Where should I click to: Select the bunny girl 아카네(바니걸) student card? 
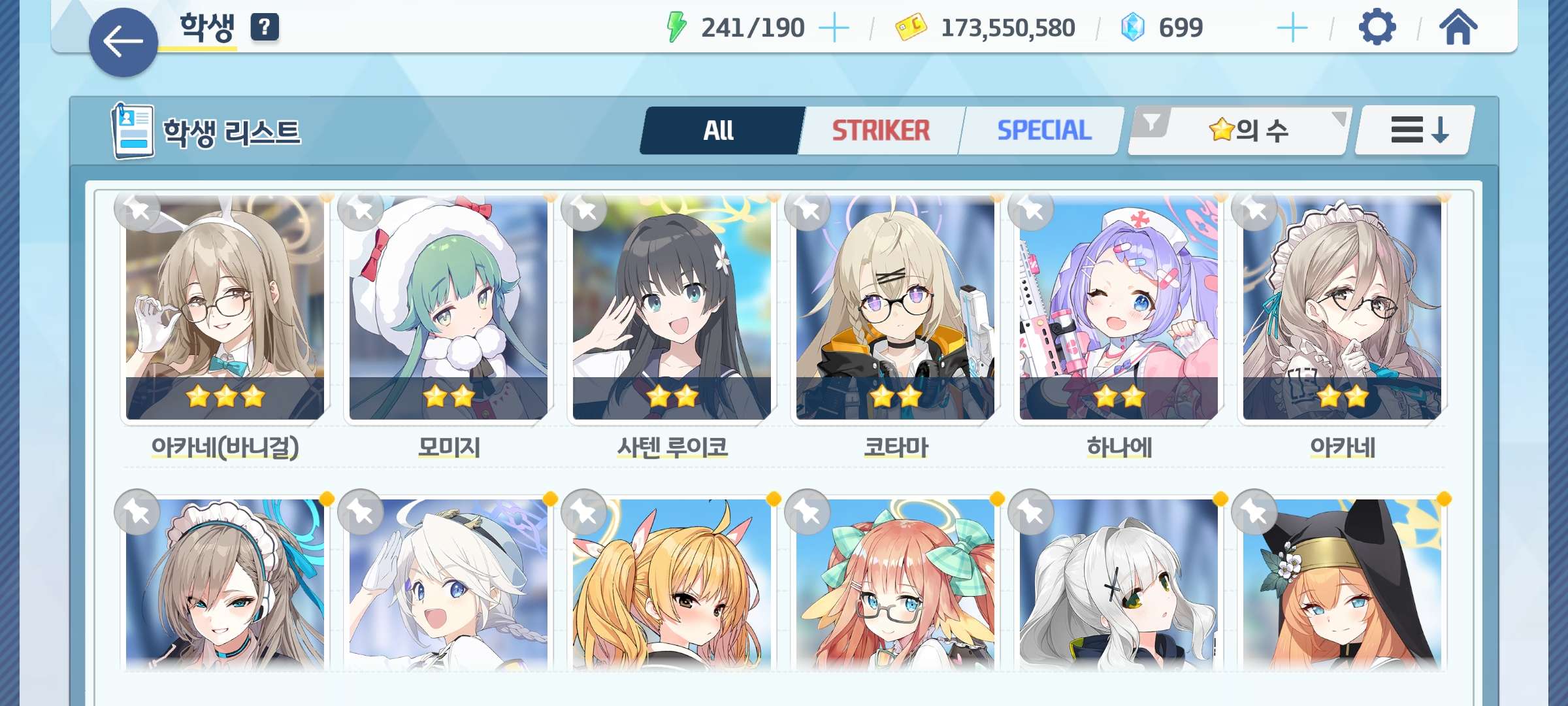pos(225,307)
